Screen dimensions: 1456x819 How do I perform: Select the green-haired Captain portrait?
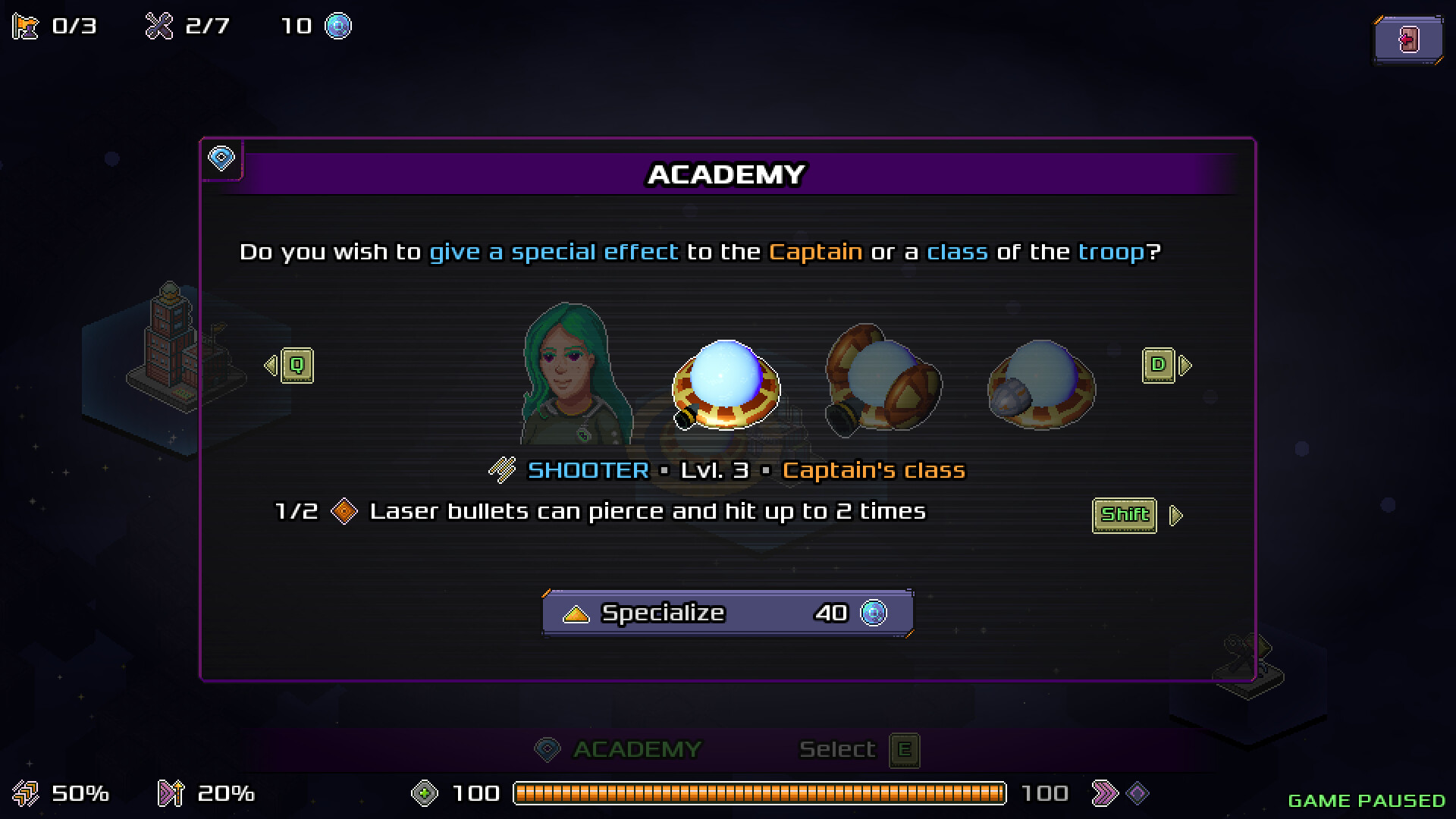click(x=576, y=375)
